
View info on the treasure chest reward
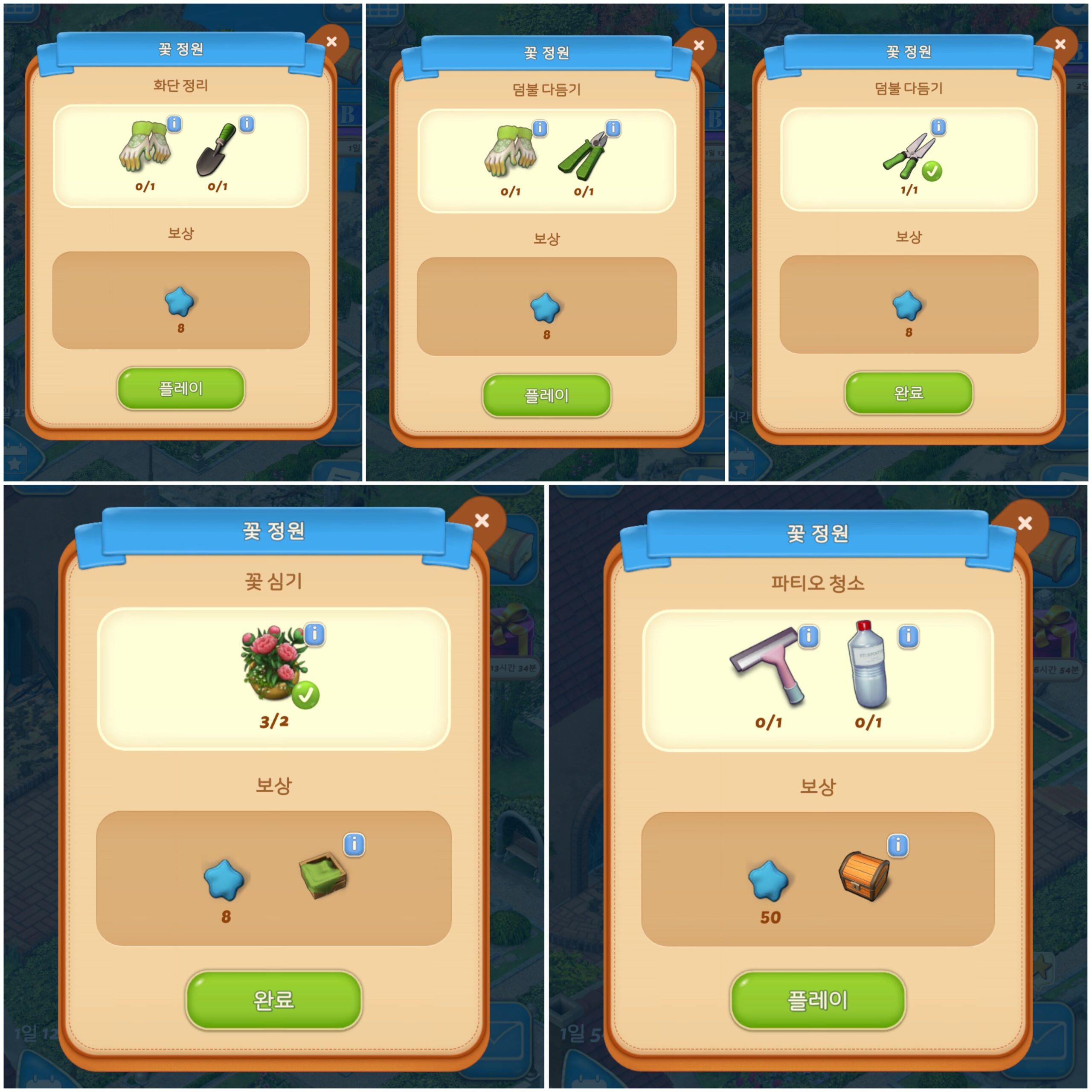click(898, 845)
